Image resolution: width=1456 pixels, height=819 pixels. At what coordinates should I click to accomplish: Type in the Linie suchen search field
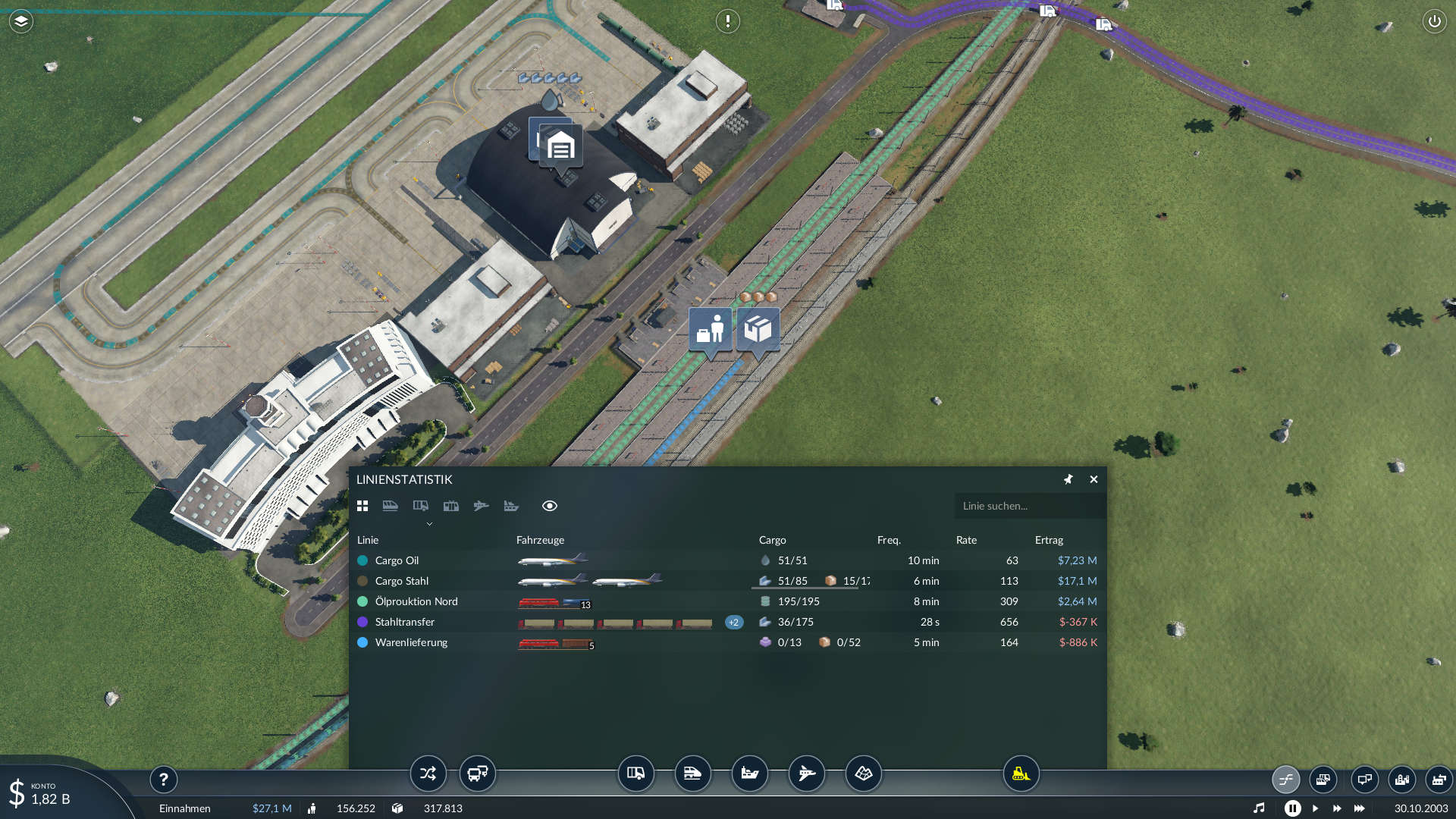tap(1028, 506)
